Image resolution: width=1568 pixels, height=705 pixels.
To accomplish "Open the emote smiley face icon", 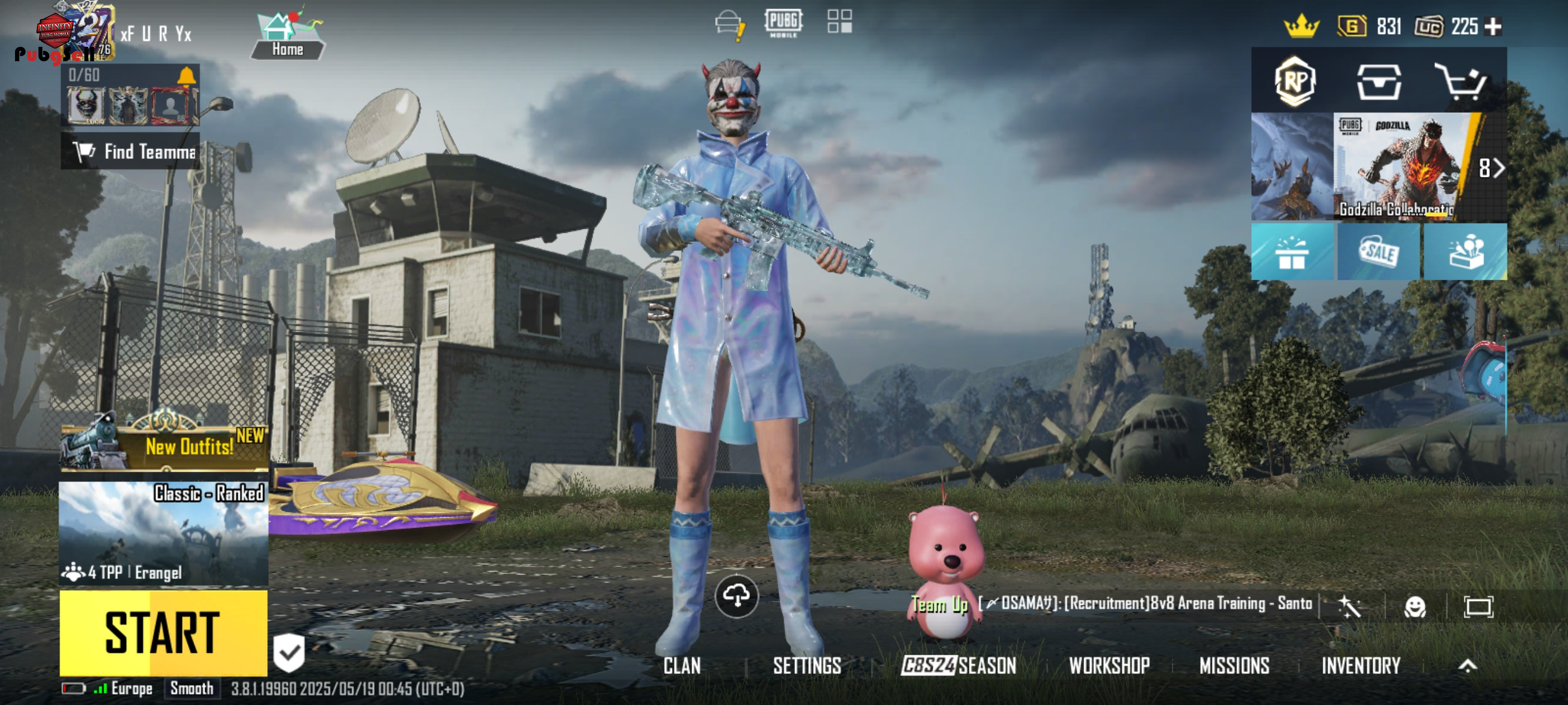I will [x=1415, y=606].
